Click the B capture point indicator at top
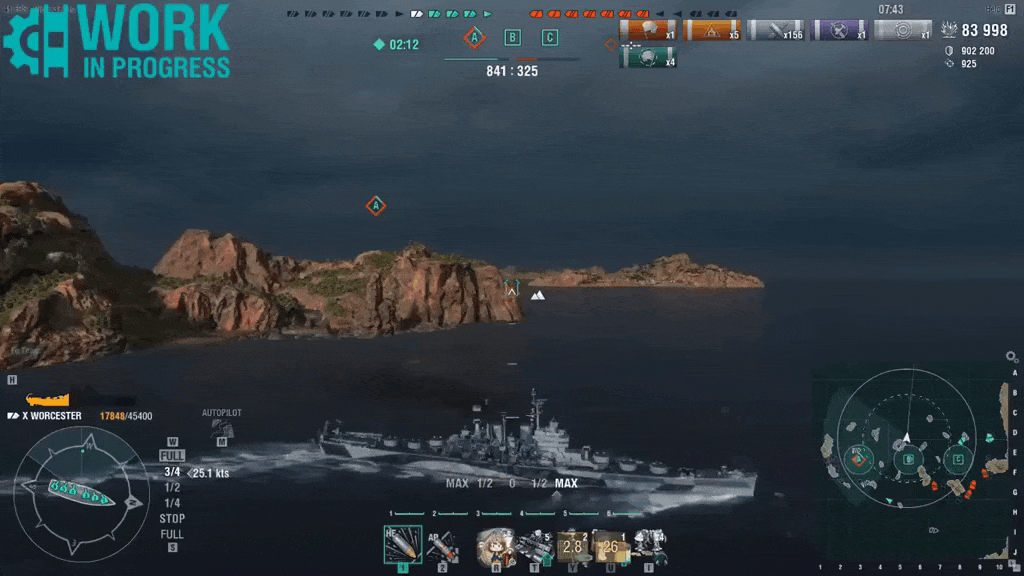 click(512, 38)
